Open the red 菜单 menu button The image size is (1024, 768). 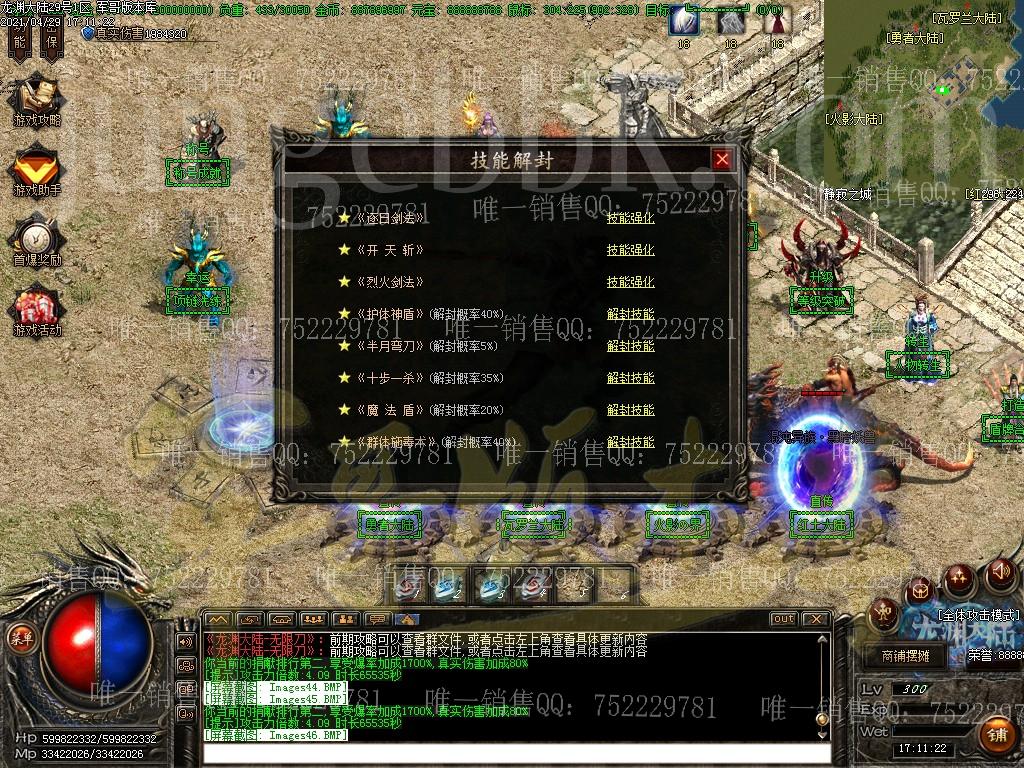click(x=19, y=637)
